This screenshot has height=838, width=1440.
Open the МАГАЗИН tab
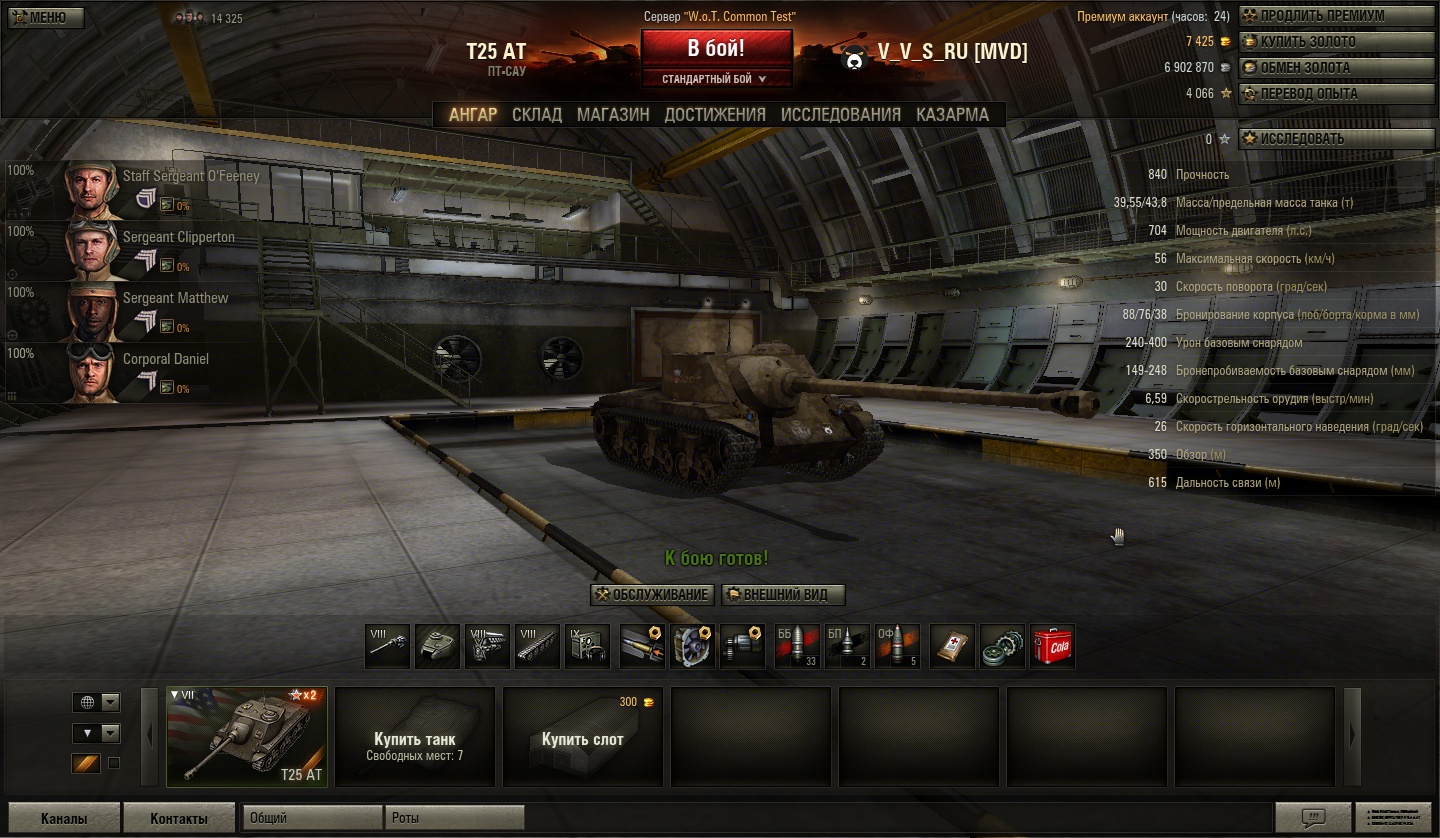click(x=613, y=115)
